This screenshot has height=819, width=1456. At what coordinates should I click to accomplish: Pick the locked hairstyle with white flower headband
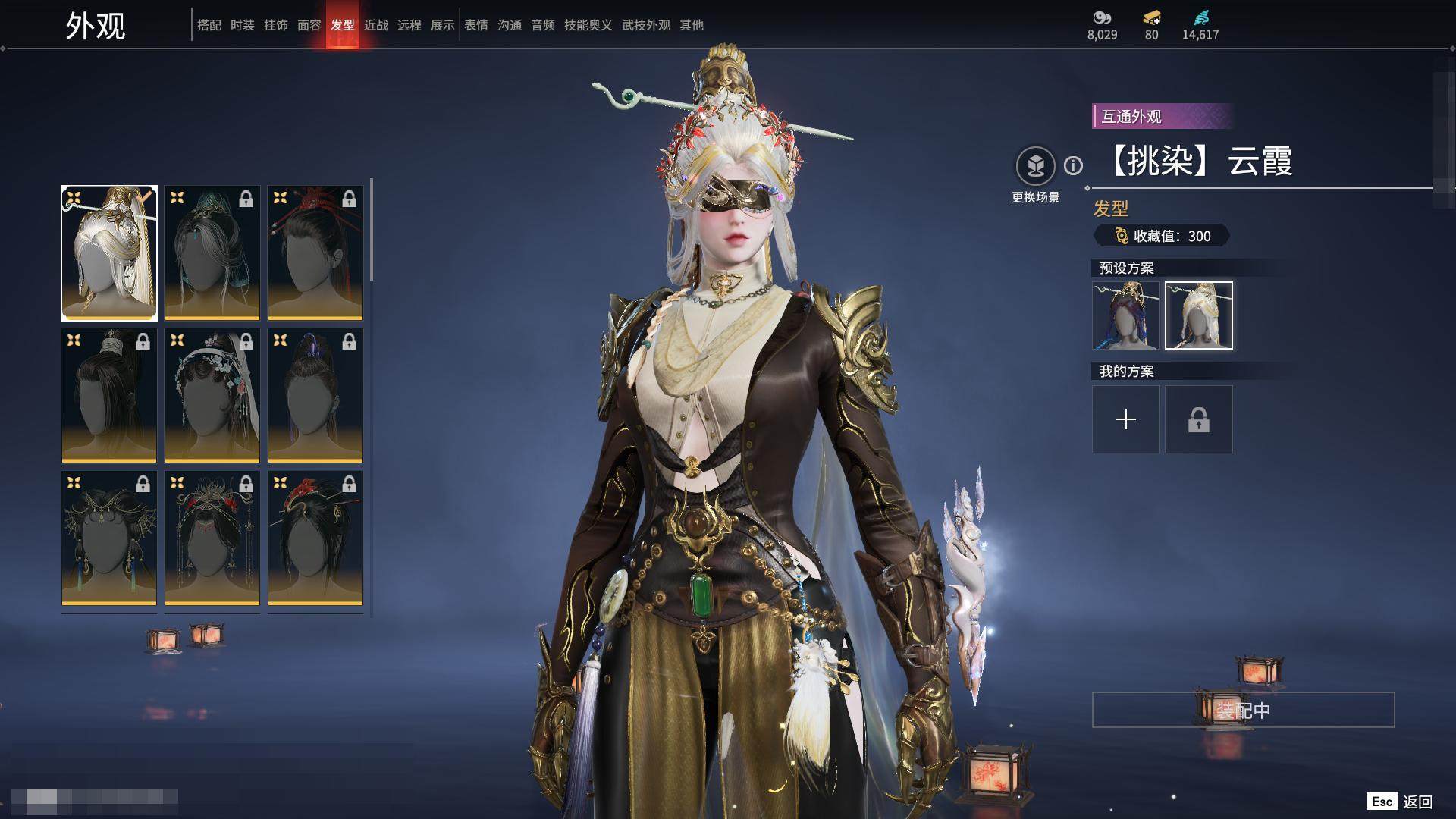coord(212,395)
